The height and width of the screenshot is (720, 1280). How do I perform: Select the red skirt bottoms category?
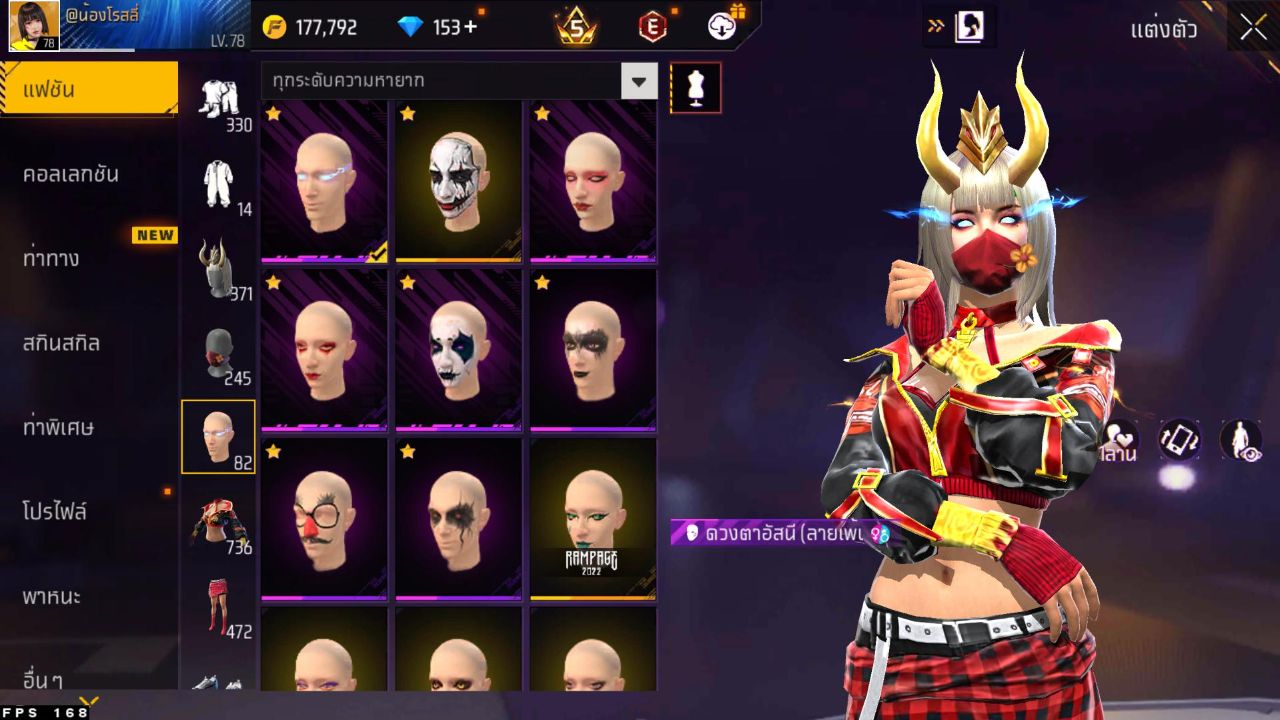[x=218, y=605]
